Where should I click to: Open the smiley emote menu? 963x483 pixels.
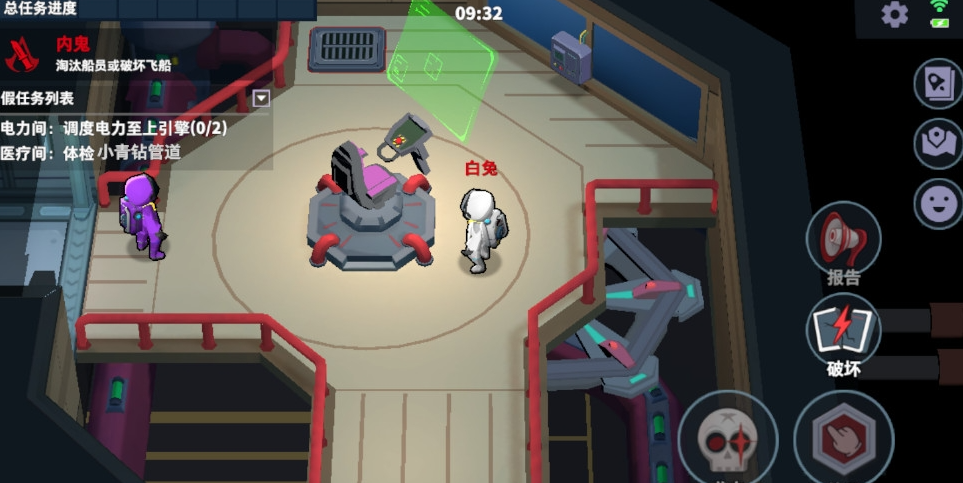[938, 204]
